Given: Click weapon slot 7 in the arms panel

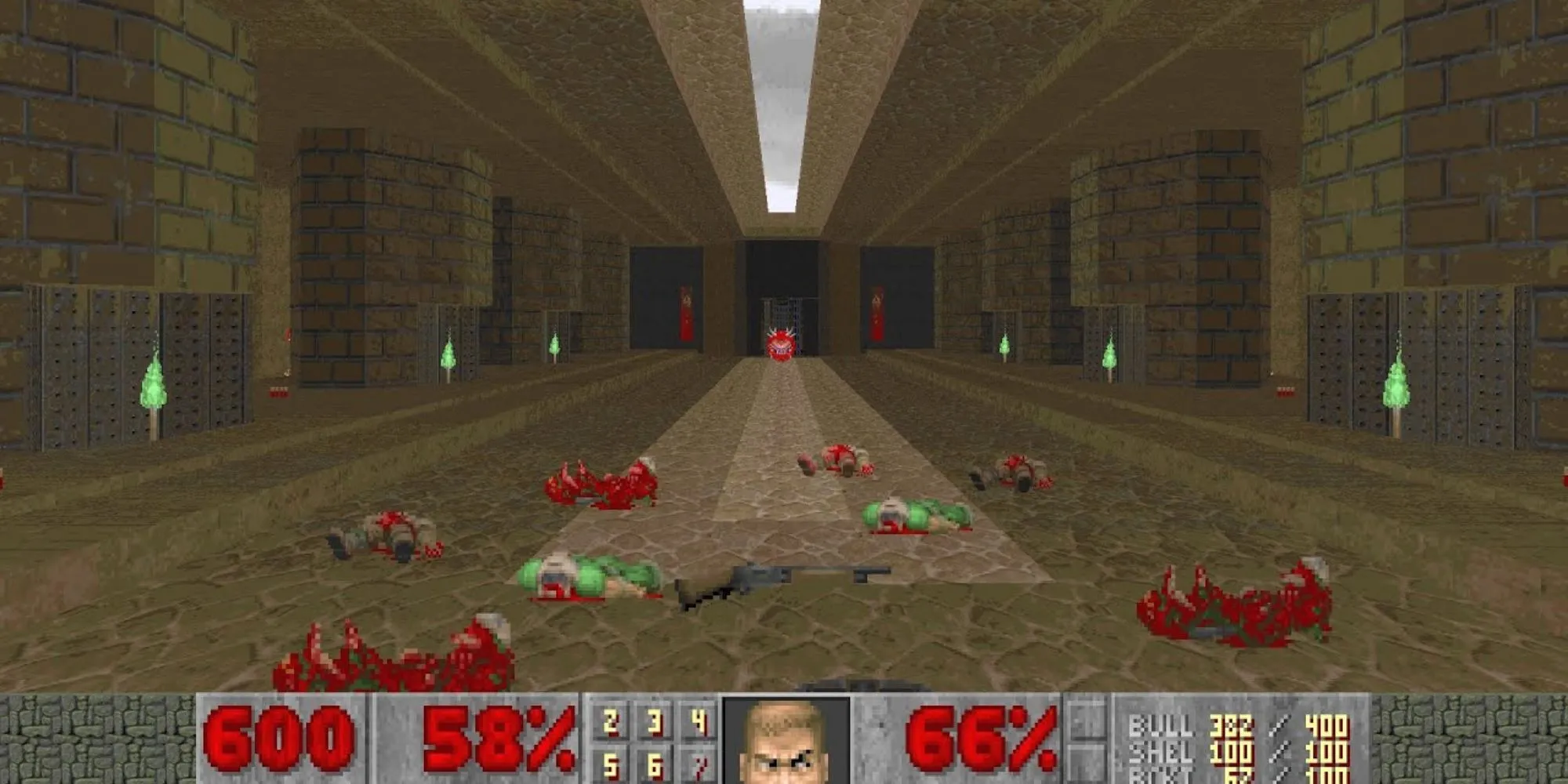Looking at the screenshot, I should pos(699,765).
